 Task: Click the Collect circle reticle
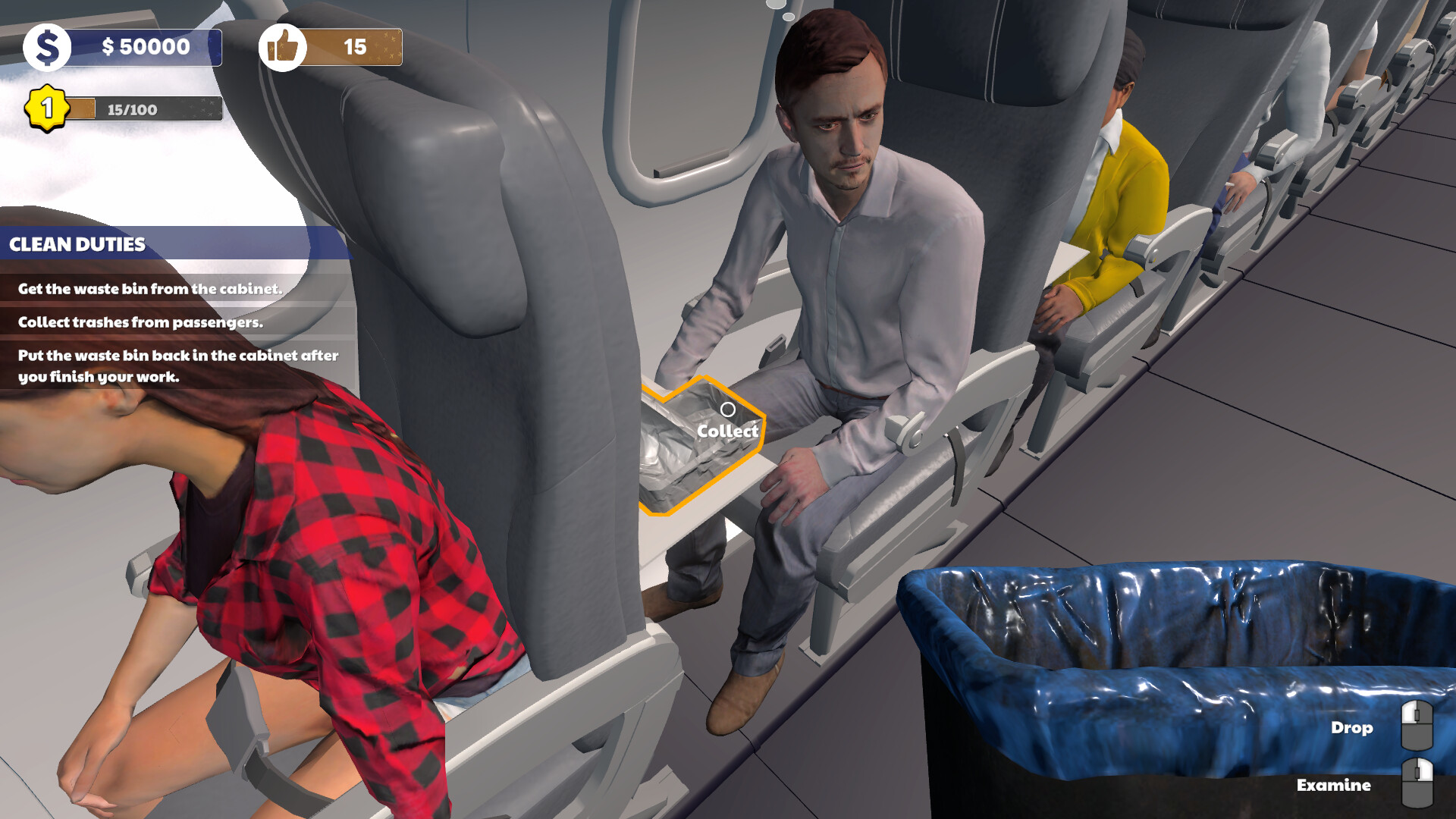point(730,410)
